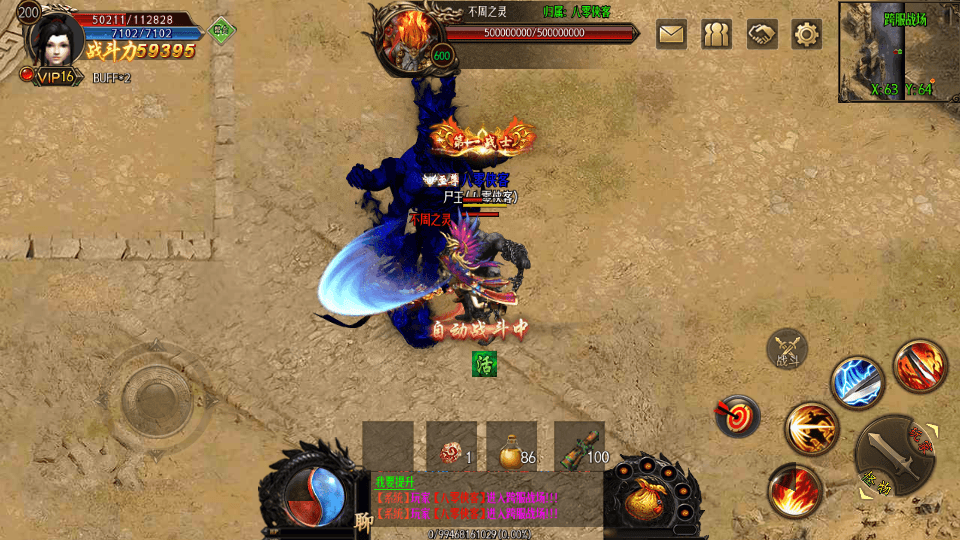Open the chat button
Screen dimensions: 960x540
(x=362, y=521)
